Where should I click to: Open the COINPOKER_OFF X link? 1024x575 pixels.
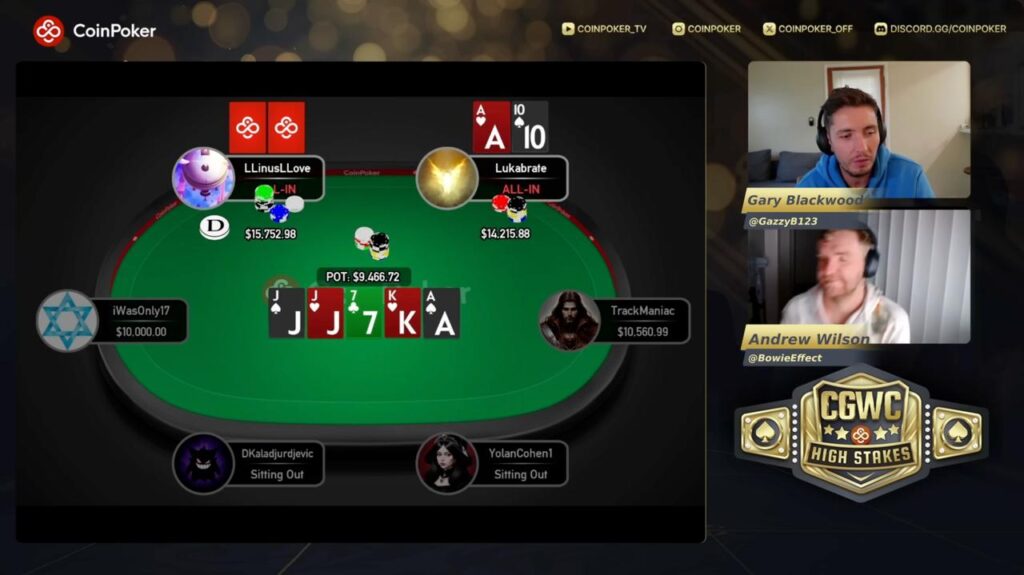pyautogui.click(x=808, y=29)
